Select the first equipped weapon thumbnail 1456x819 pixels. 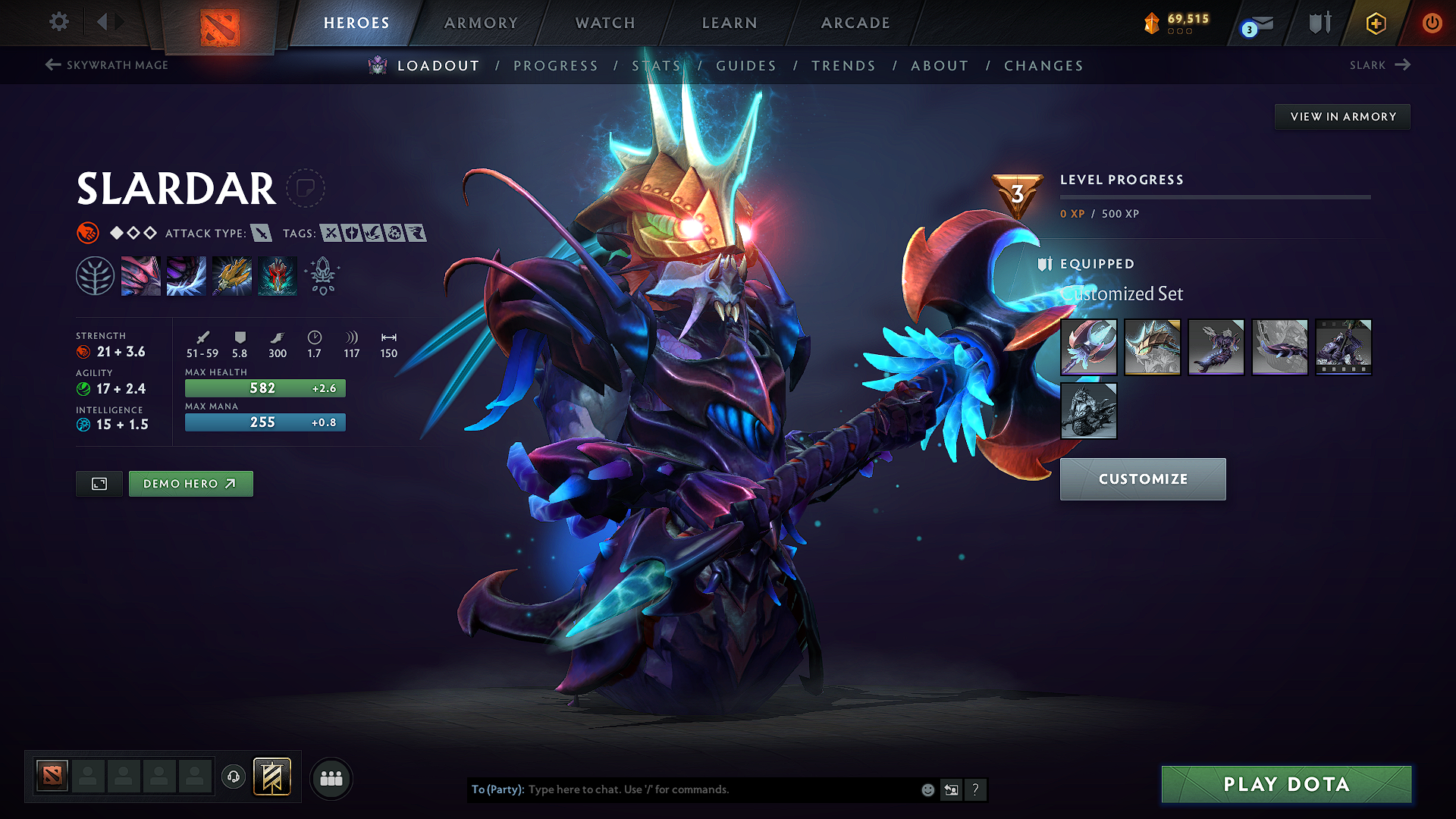(x=1088, y=347)
